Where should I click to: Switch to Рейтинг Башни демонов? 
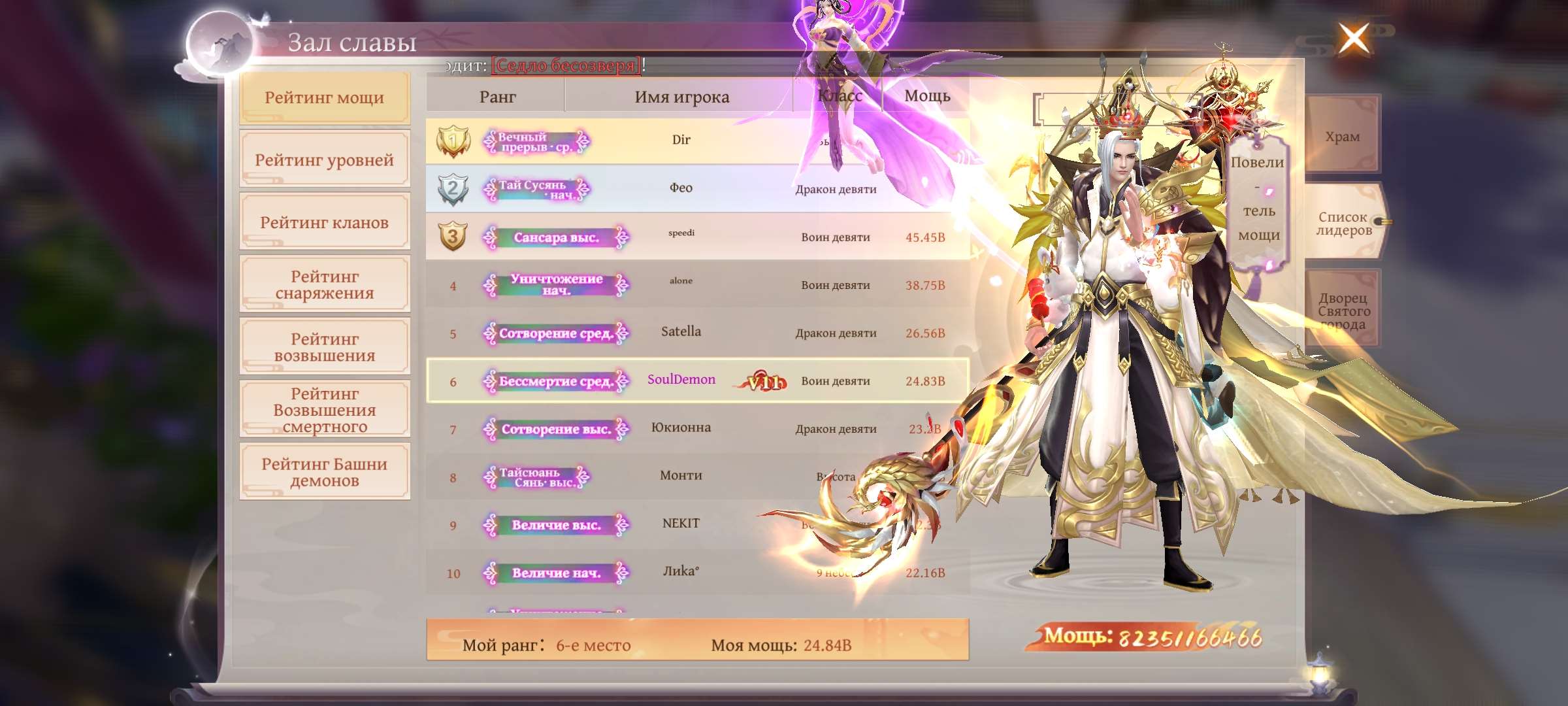[324, 472]
